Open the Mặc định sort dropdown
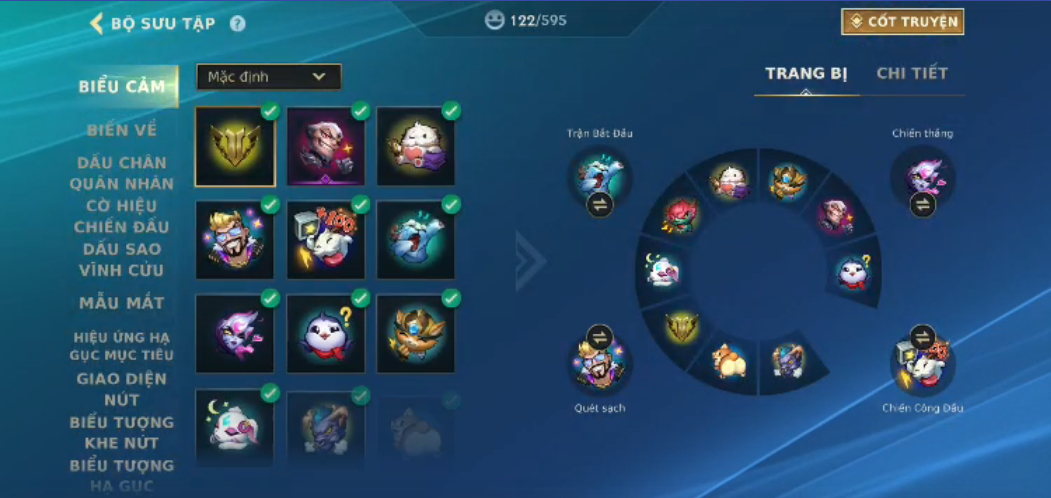 point(268,77)
